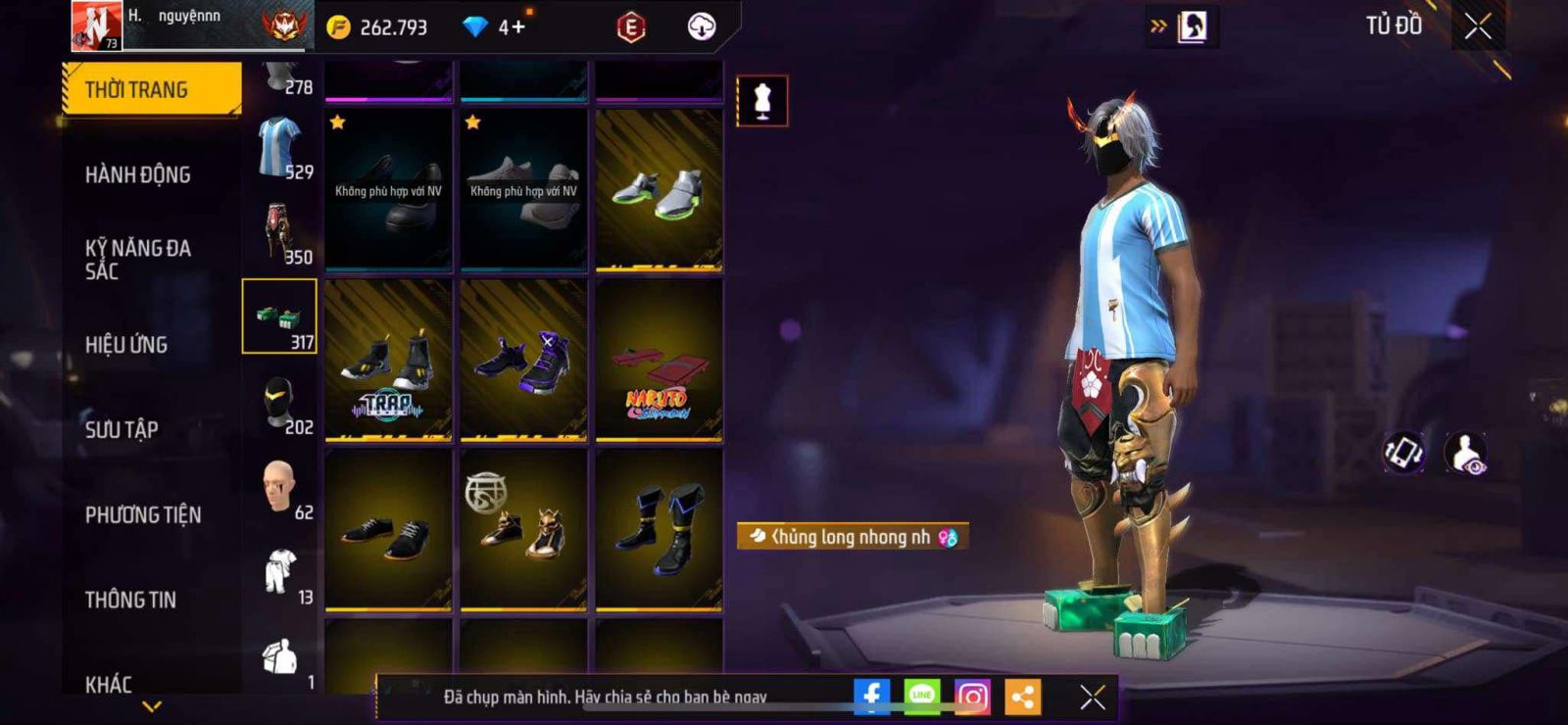1568x725 pixels.
Task: Go to the SƯU TẬP tab
Action: [x=122, y=429]
